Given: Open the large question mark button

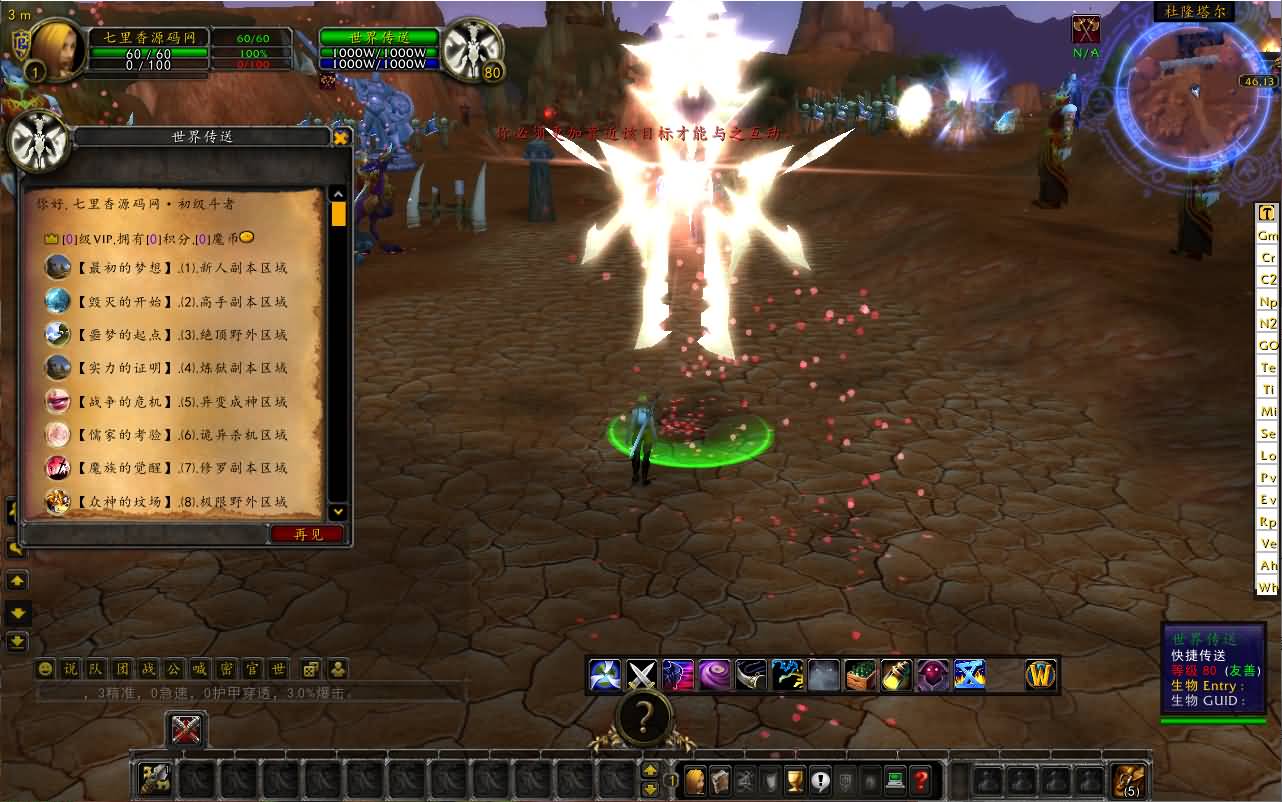Looking at the screenshot, I should click(x=645, y=717).
